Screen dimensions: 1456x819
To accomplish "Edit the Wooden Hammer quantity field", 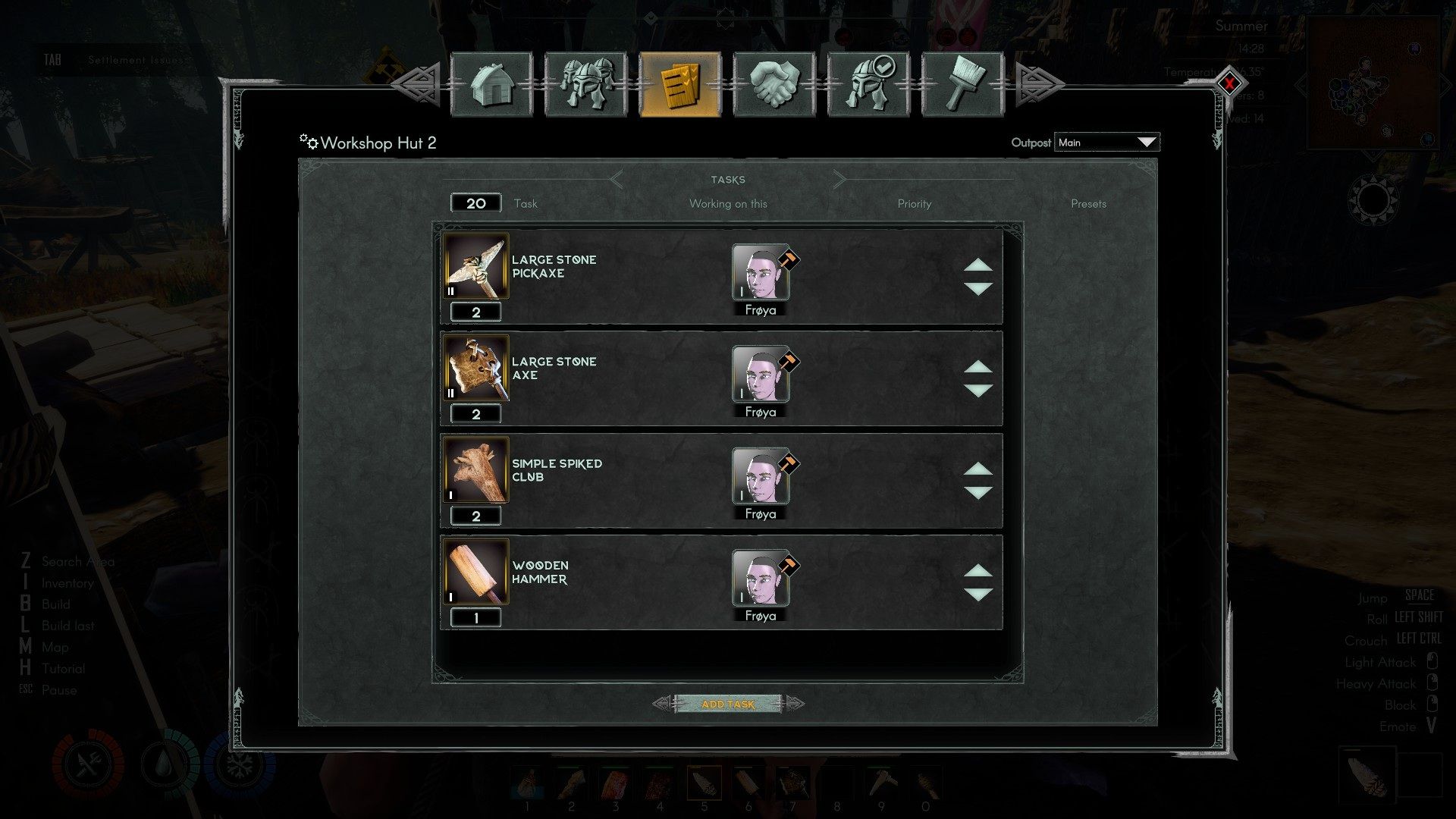I will pyautogui.click(x=476, y=618).
